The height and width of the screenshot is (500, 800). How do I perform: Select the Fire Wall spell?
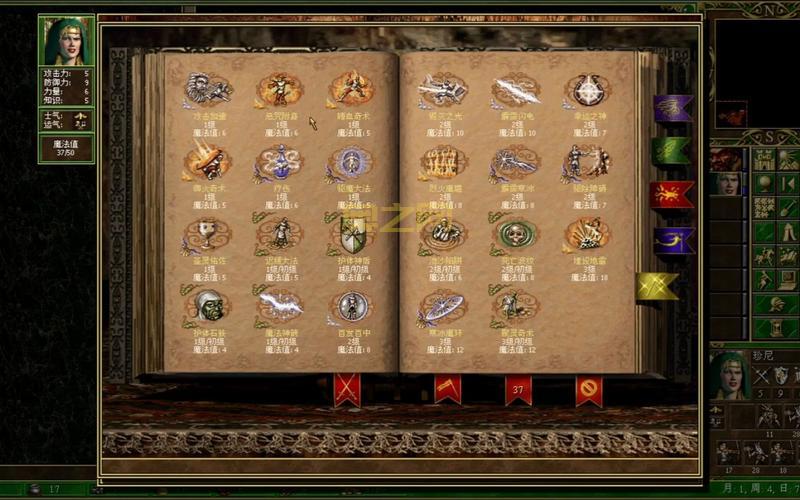[x=443, y=161]
